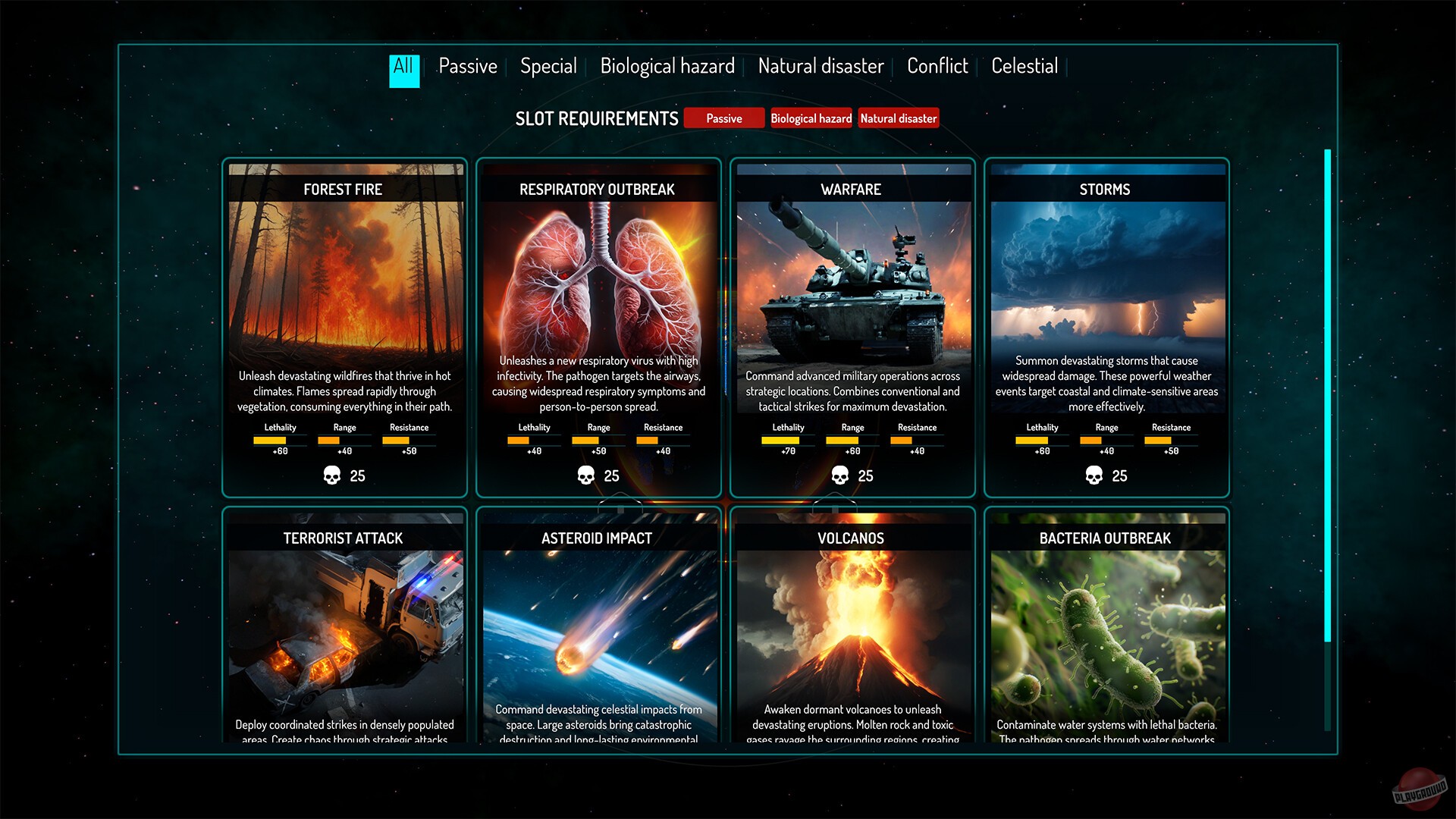Click the skull cost icon on Storms card
Screen dimensions: 1456x819
[1092, 476]
